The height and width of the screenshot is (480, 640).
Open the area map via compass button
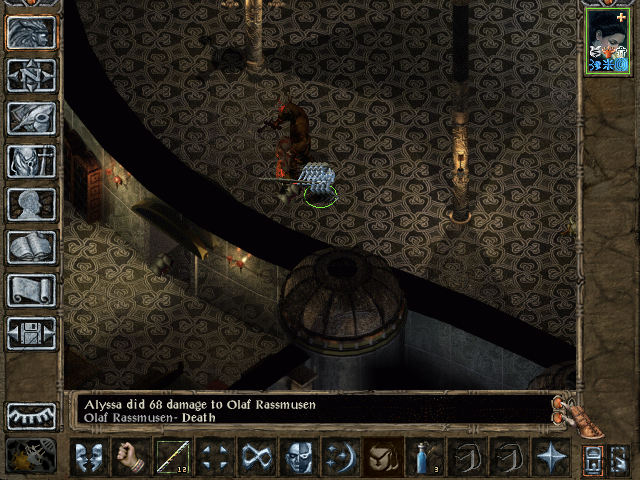click(x=31, y=74)
